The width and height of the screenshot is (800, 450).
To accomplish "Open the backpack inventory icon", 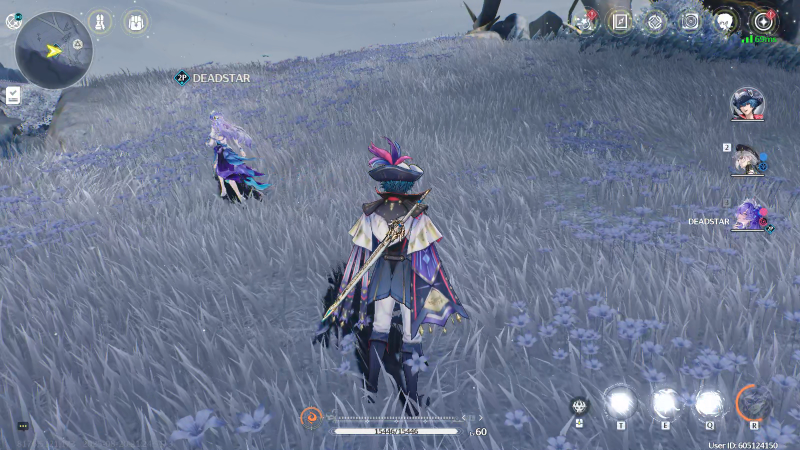I will 135,21.
